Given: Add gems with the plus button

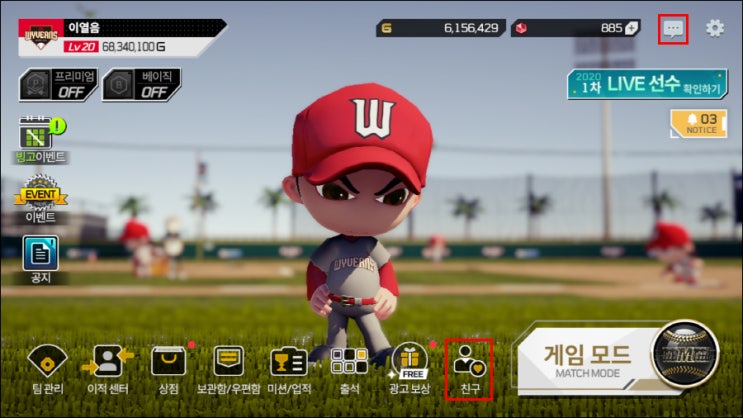Looking at the screenshot, I should pyautogui.click(x=632, y=28).
